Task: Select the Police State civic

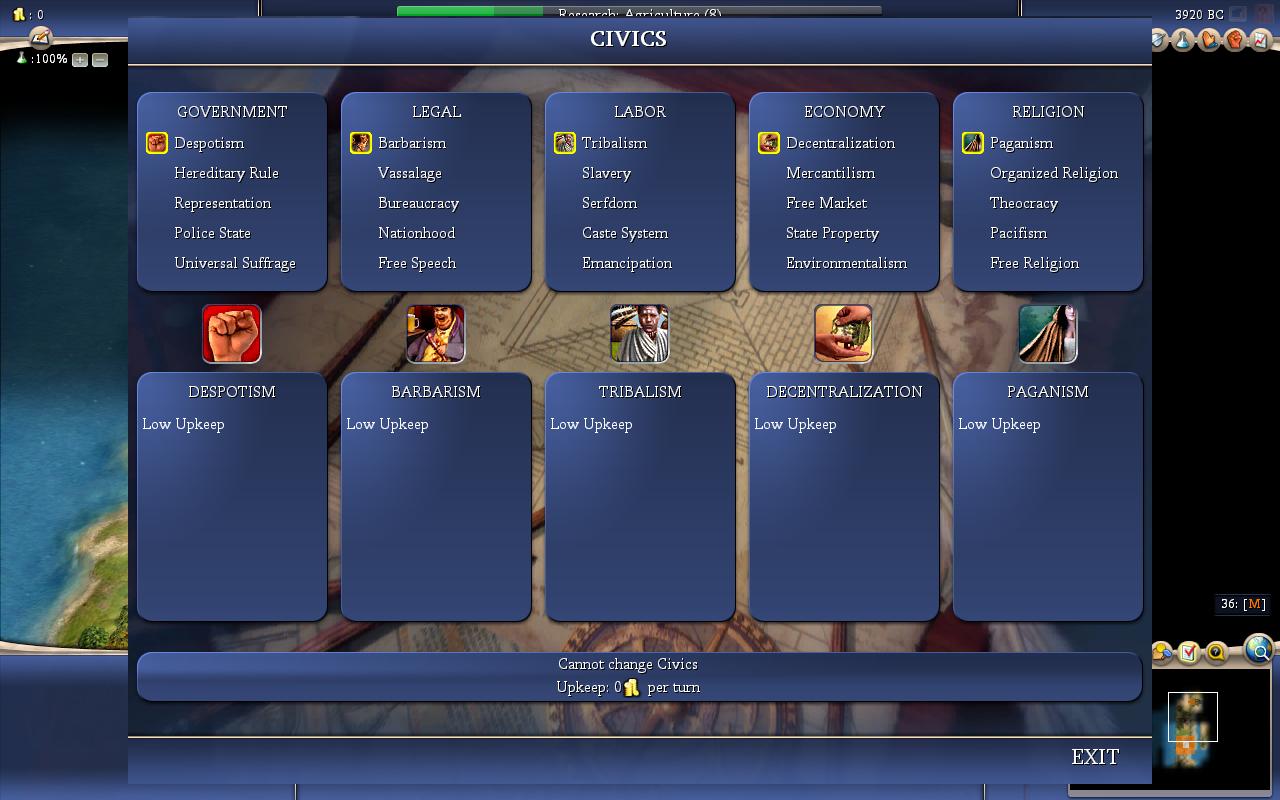Action: click(212, 233)
